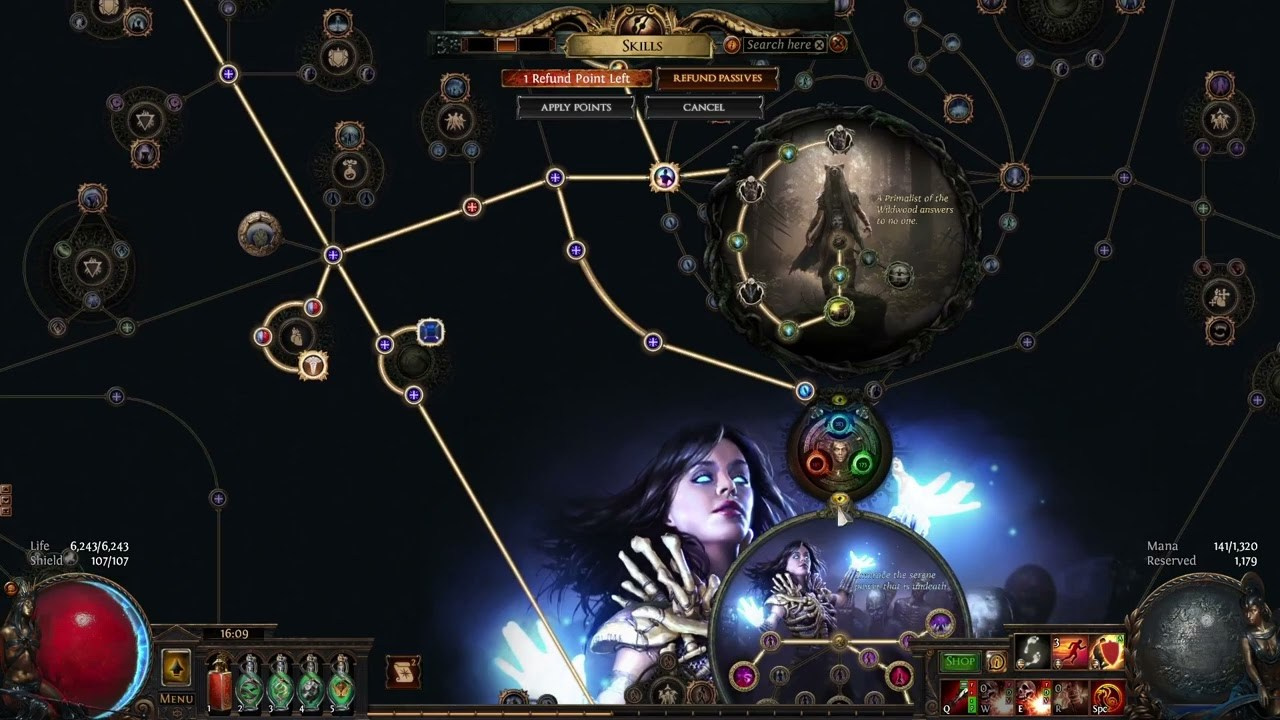Screen dimensions: 1280x720
Task: Select the Skills tab header
Action: pyautogui.click(x=645, y=45)
